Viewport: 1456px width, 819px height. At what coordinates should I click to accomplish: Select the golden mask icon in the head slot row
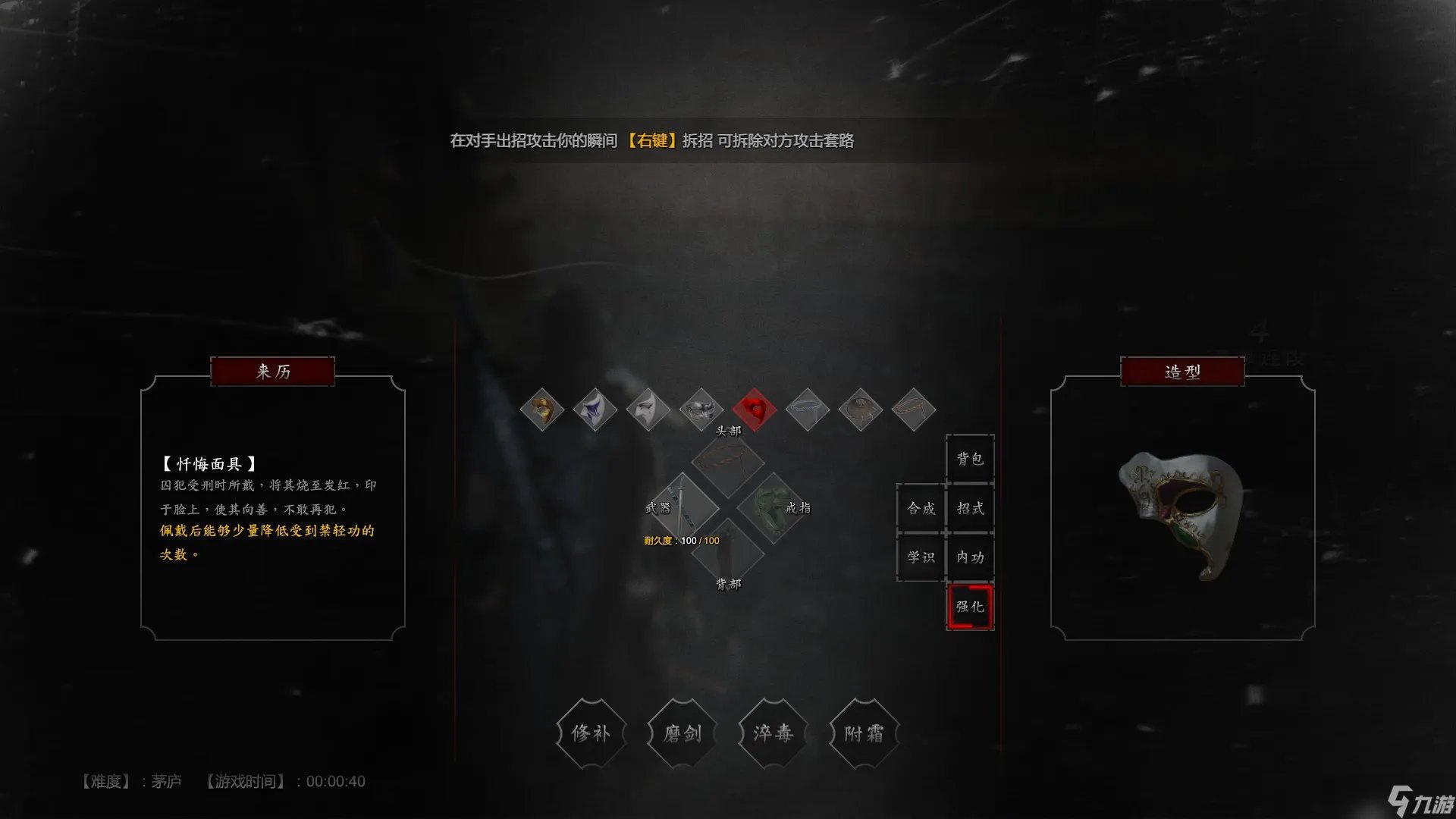[543, 409]
